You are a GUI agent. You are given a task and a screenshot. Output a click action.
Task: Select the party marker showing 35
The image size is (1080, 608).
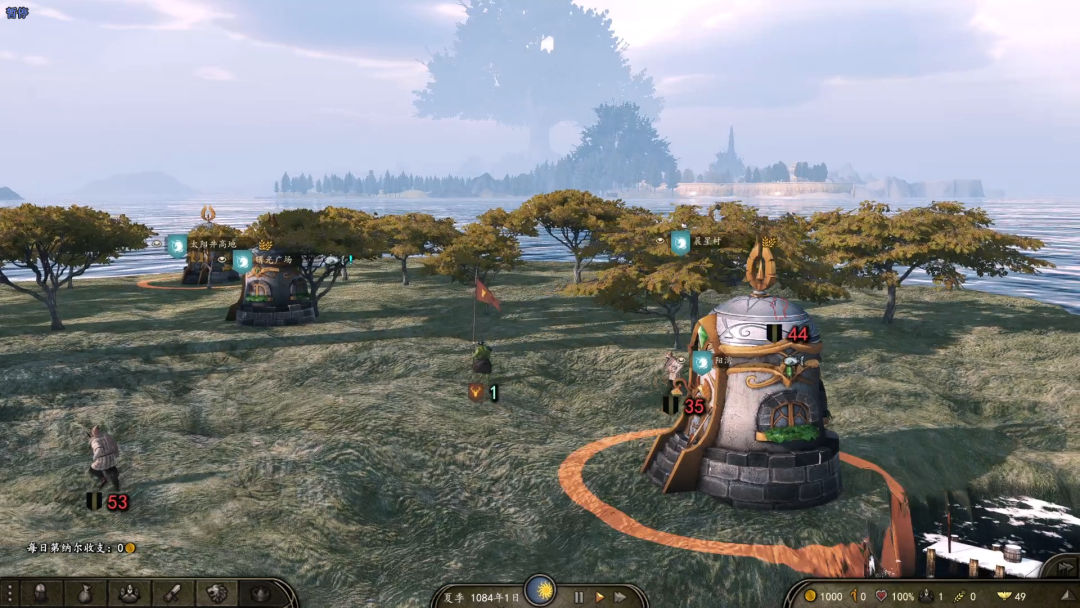[x=683, y=406]
